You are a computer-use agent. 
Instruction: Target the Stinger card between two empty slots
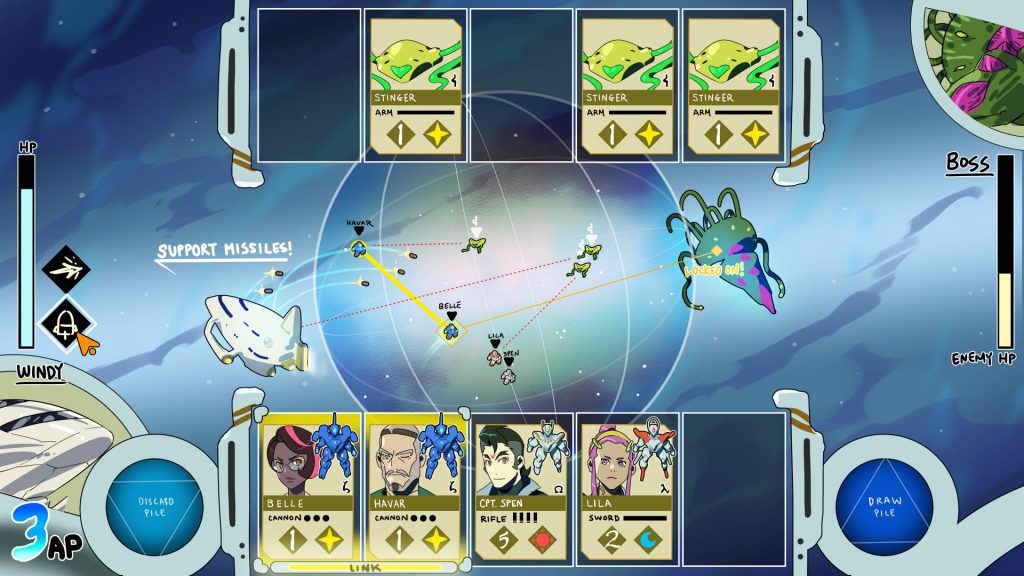(416, 84)
